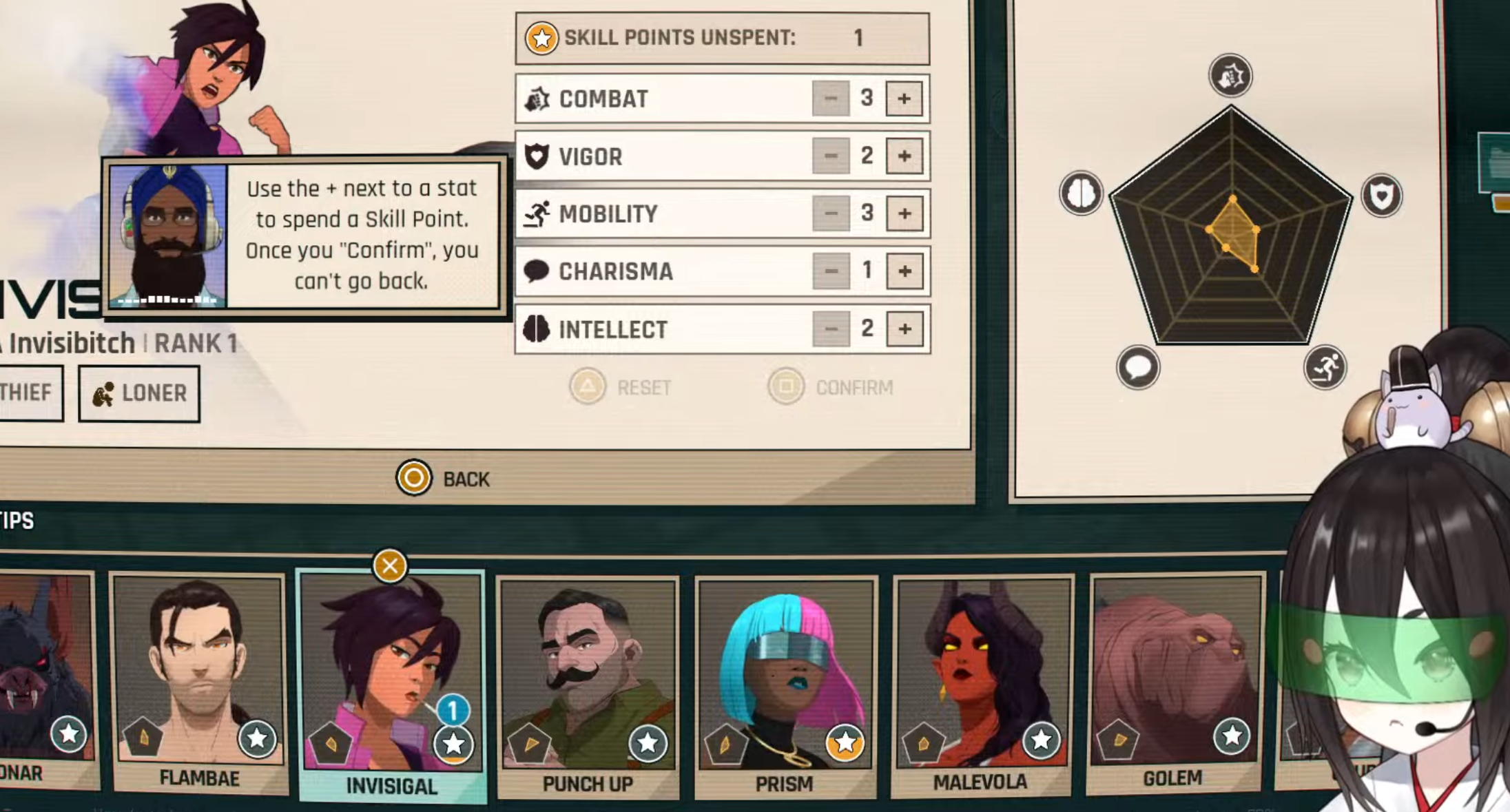Click the Reset stats option
The height and width of the screenshot is (812, 1510).
tap(621, 387)
